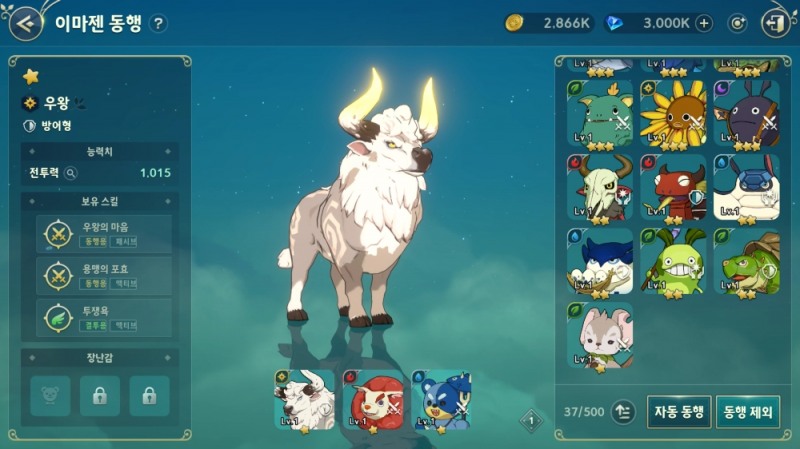Choose the pink rabbit Imagen
Image resolution: width=800 pixels, height=449 pixels.
pos(600,335)
